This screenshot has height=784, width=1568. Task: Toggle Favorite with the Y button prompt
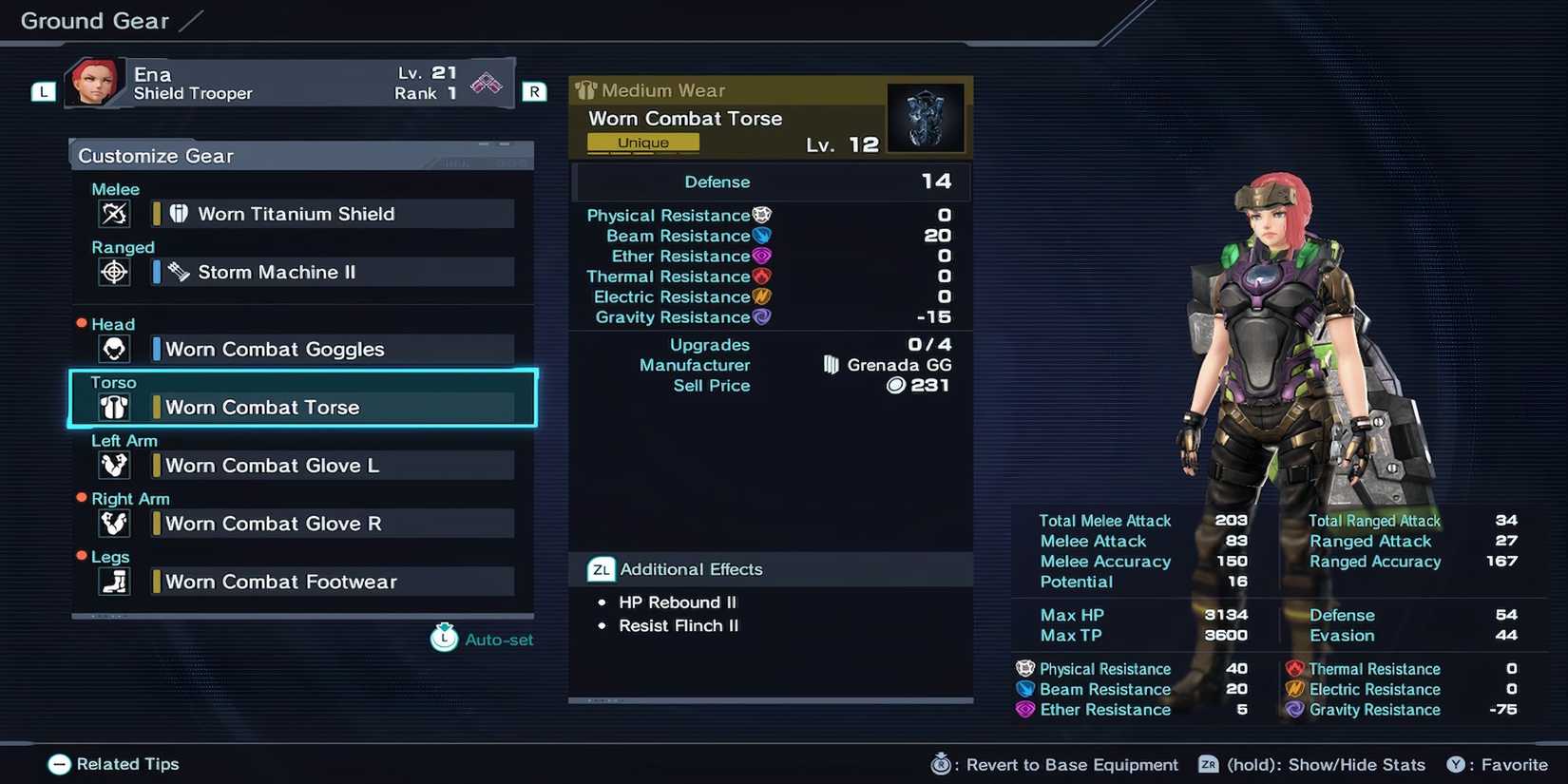coord(1458,764)
